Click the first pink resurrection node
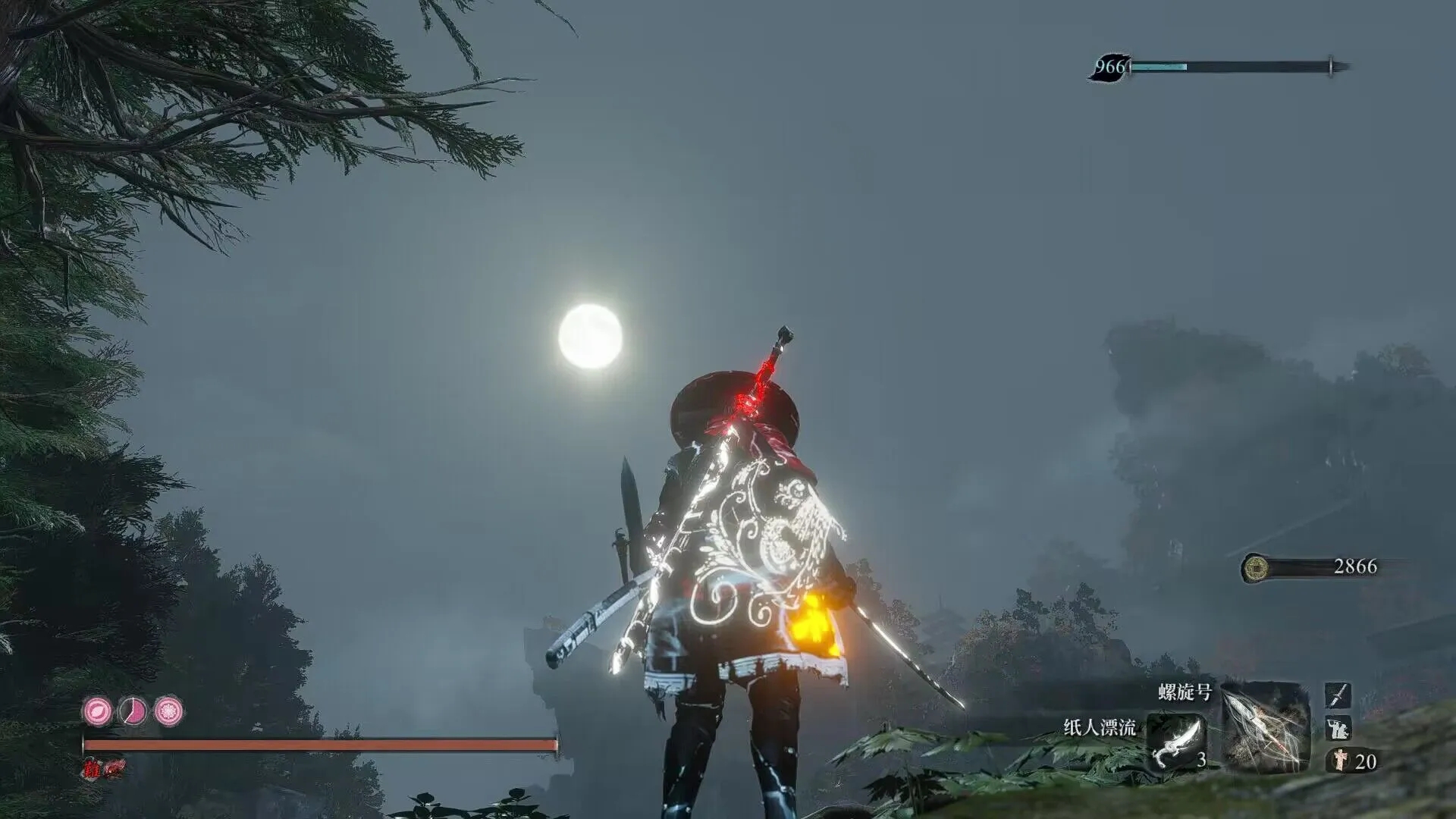Viewport: 1456px width, 819px height. (97, 711)
